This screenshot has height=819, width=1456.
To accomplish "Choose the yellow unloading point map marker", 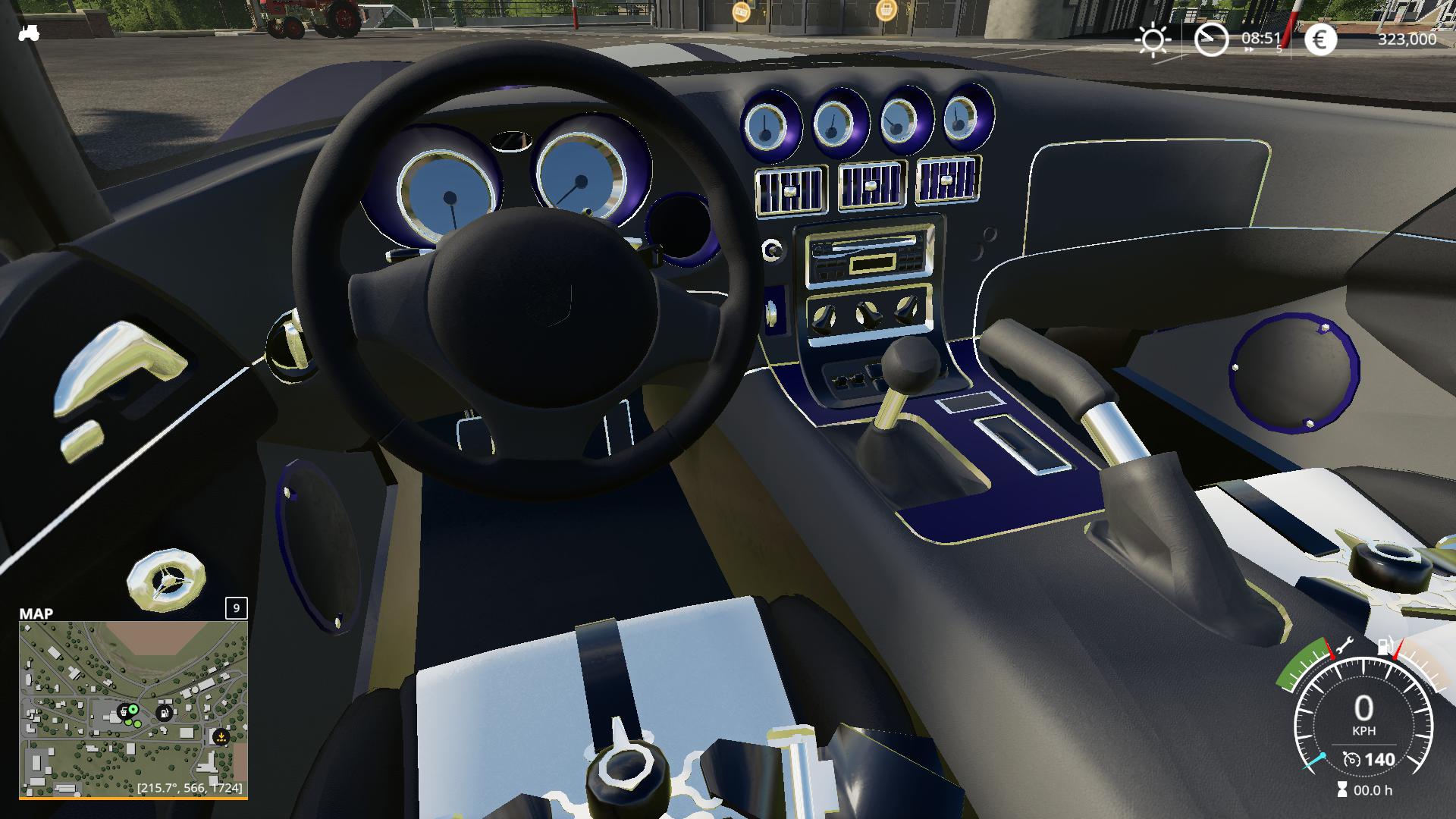I will pos(221,736).
